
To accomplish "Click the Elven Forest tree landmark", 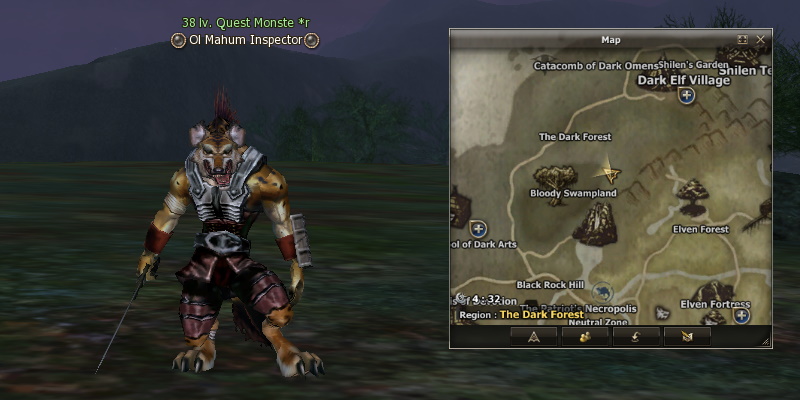I will [x=692, y=191].
